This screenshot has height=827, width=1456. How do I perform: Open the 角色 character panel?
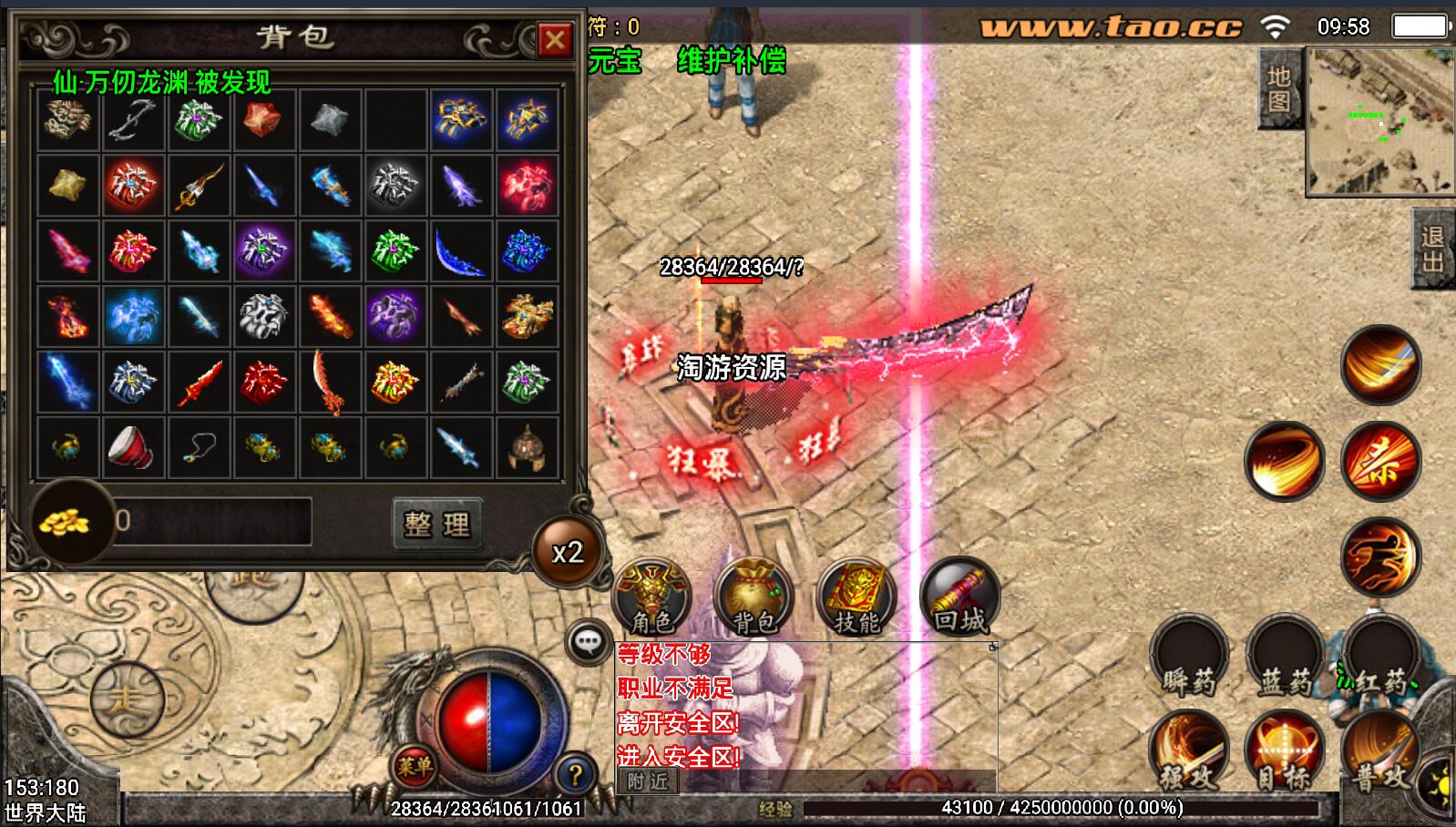pos(651,597)
